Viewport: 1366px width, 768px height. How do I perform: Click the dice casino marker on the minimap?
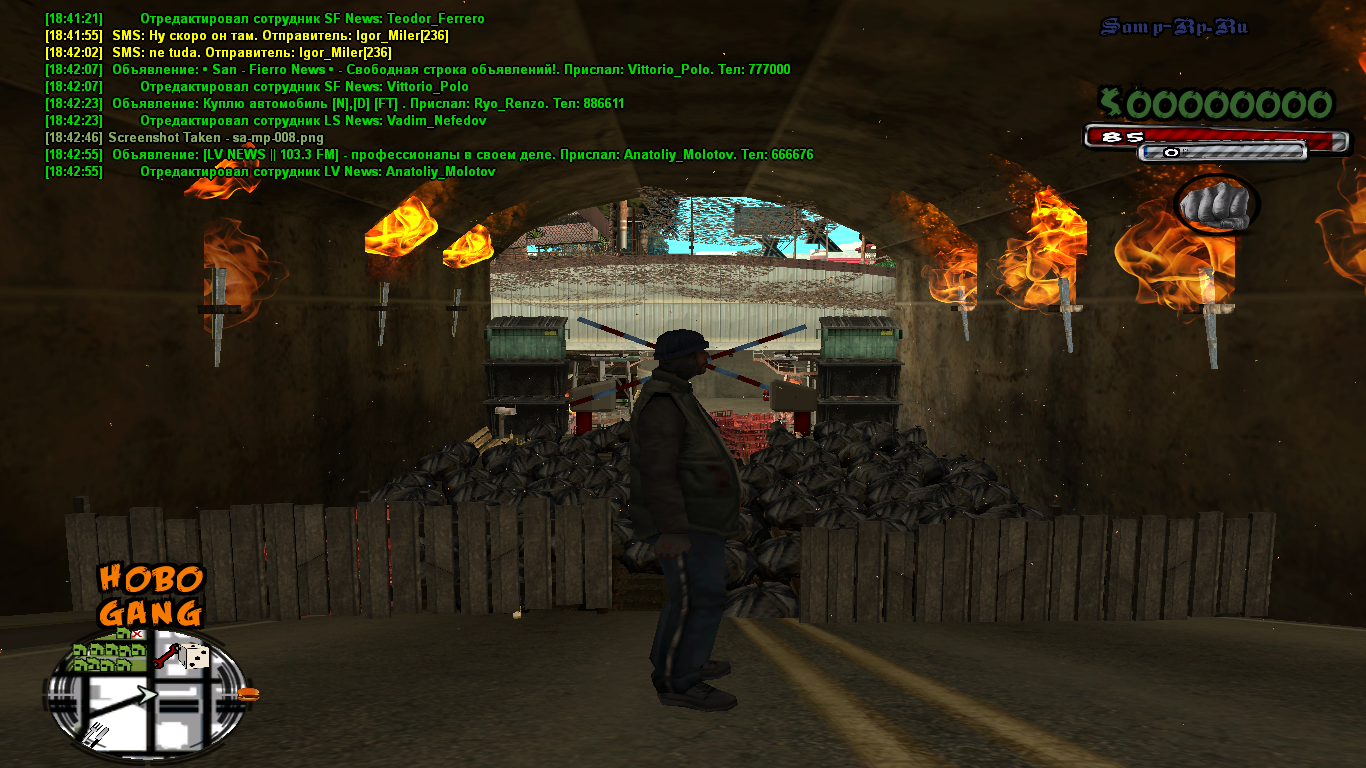coord(195,657)
